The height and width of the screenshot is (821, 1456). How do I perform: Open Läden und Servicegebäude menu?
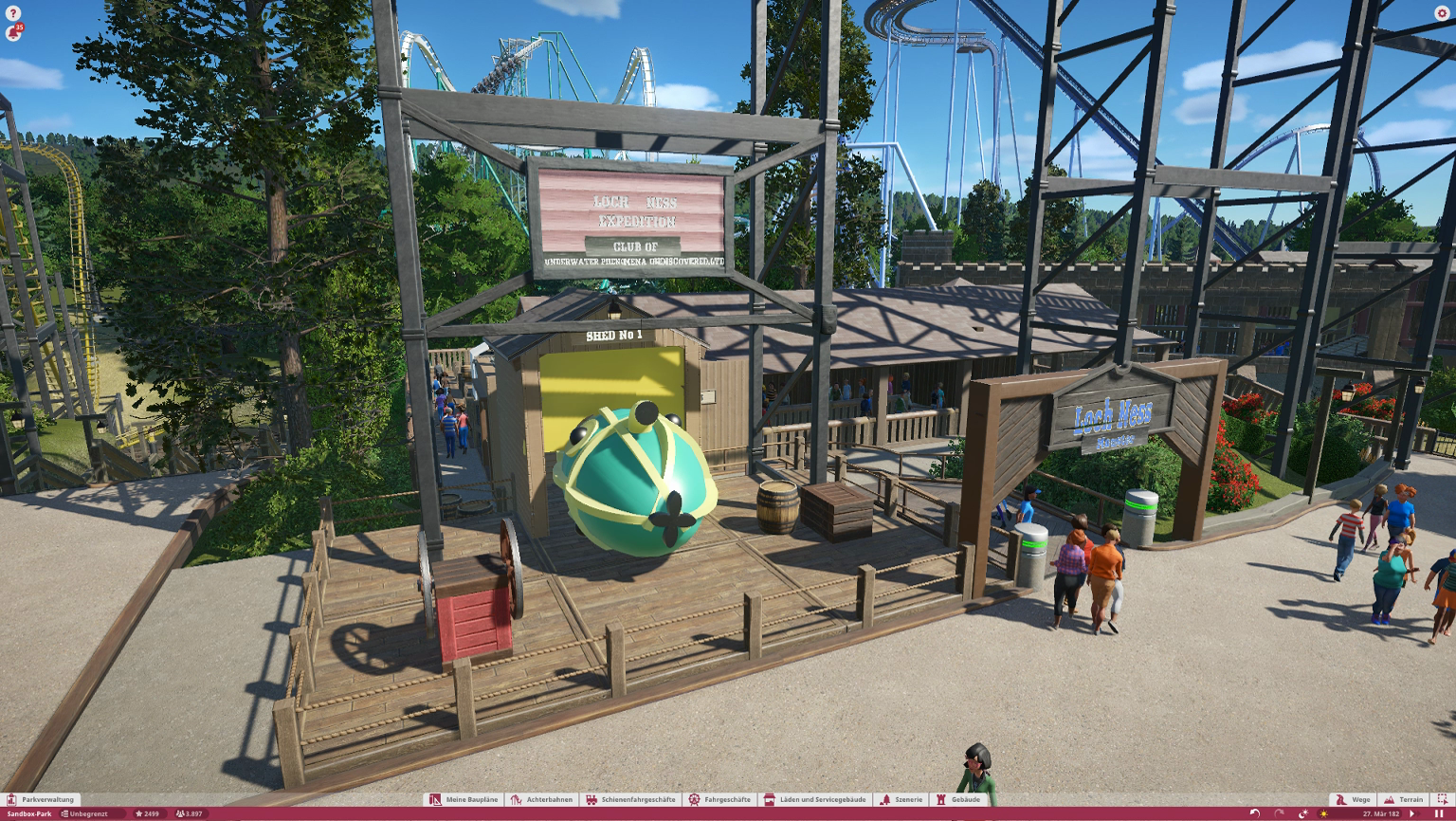(815, 800)
